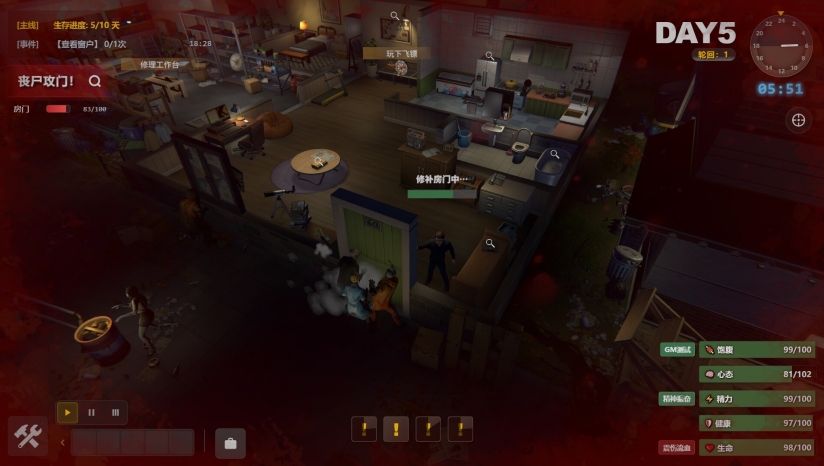Open the briefcase inventory
Viewport: 824px width, 466px height.
pyautogui.click(x=230, y=442)
